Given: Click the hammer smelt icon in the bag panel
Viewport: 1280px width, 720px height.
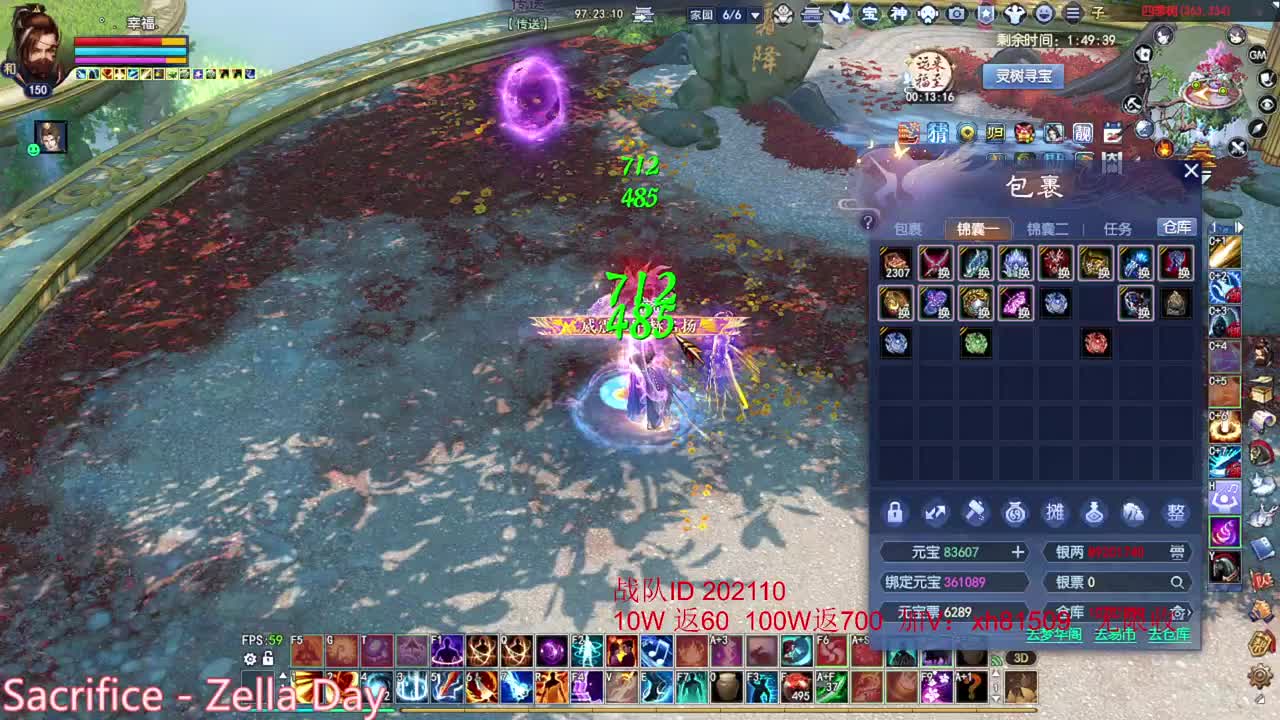Looking at the screenshot, I should coord(975,512).
